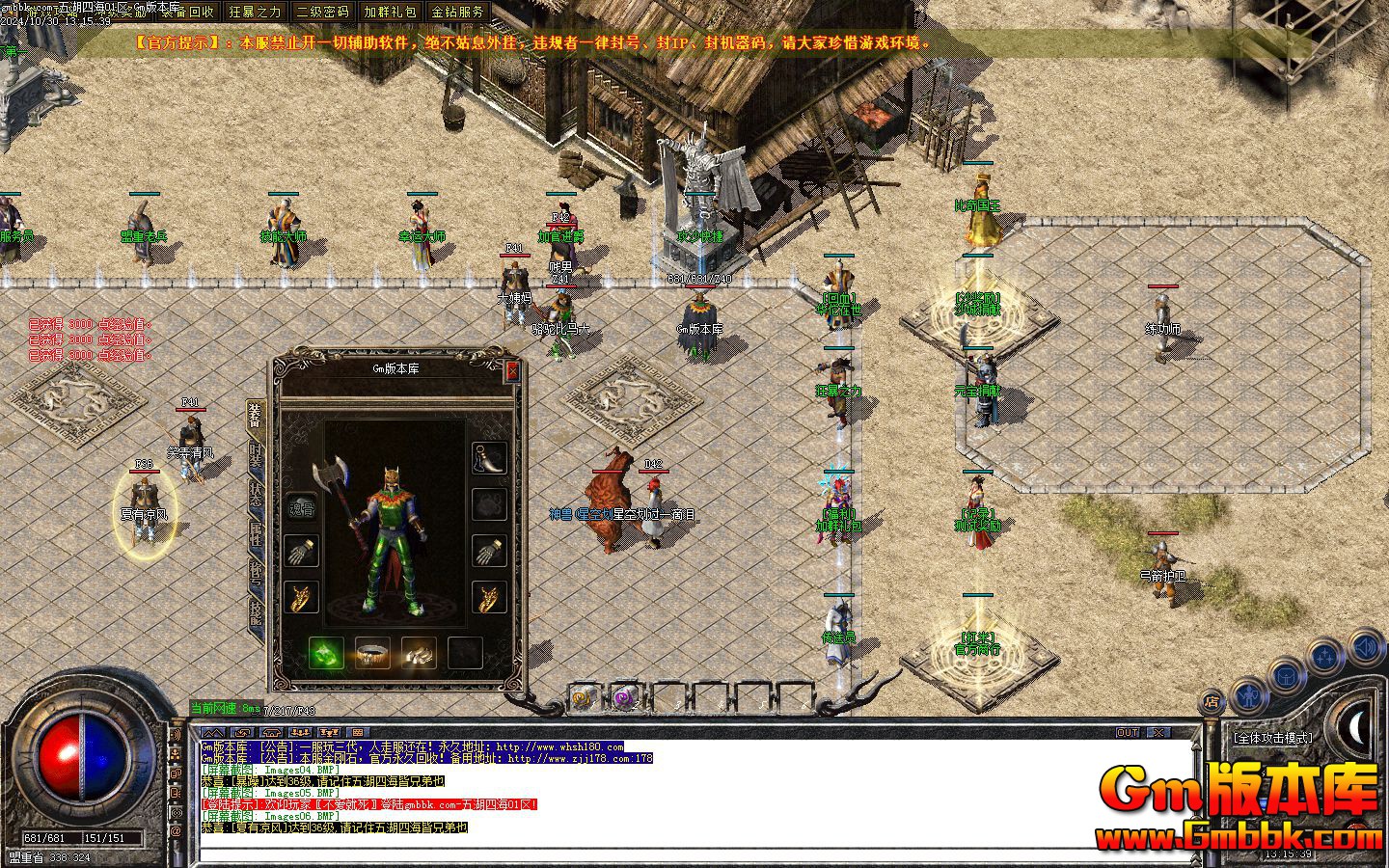
Task: Select the fang necklace equipment slot
Action: pyautogui.click(x=490, y=458)
